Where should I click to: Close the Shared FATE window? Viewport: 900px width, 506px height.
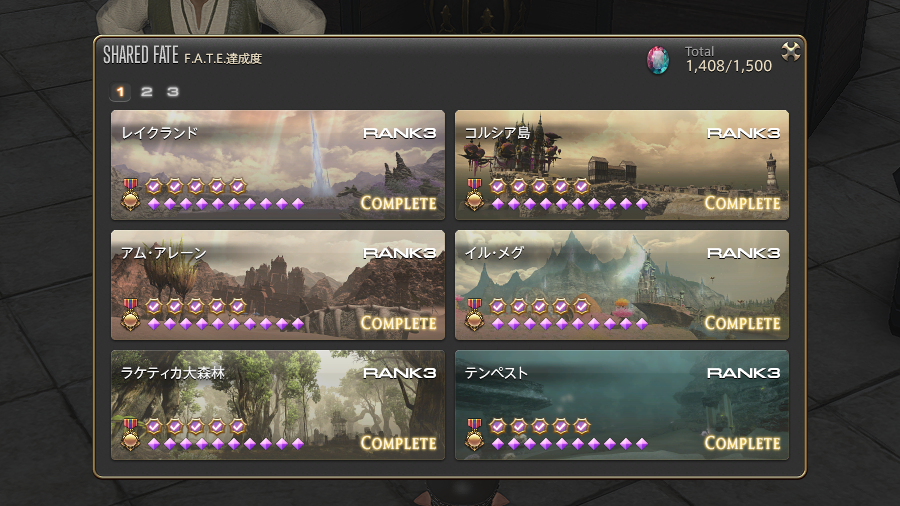click(x=790, y=52)
